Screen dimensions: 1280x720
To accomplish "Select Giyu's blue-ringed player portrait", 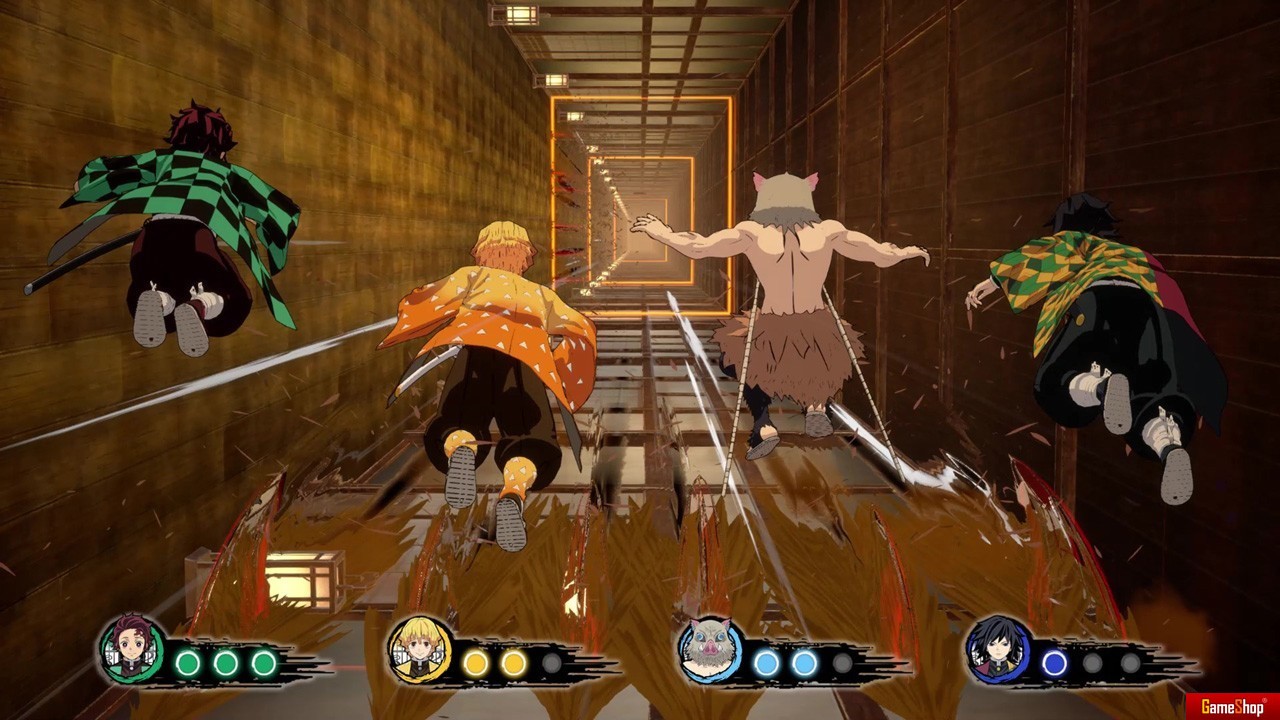I will point(998,650).
